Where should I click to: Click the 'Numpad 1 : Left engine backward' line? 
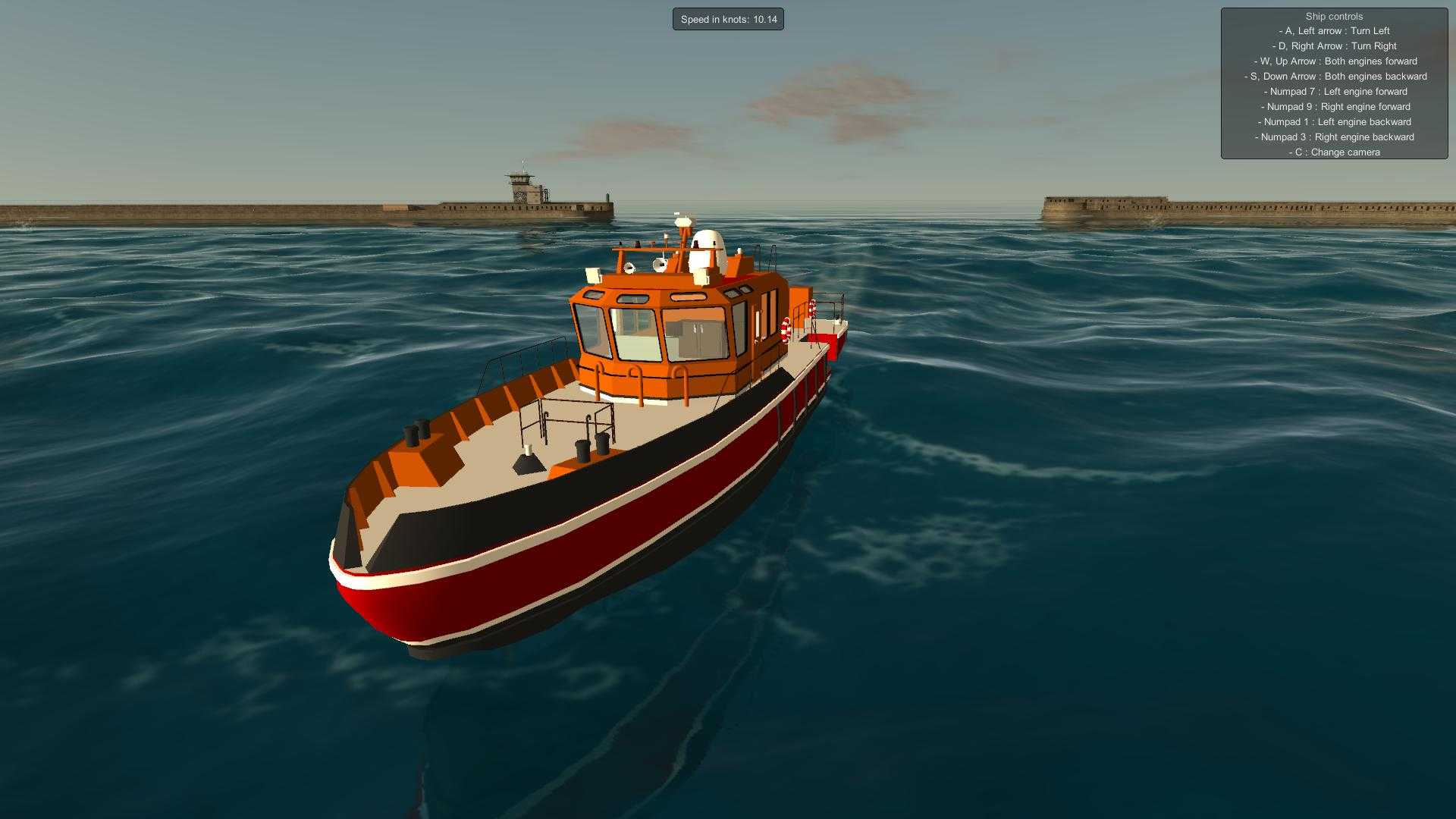click(x=1333, y=121)
